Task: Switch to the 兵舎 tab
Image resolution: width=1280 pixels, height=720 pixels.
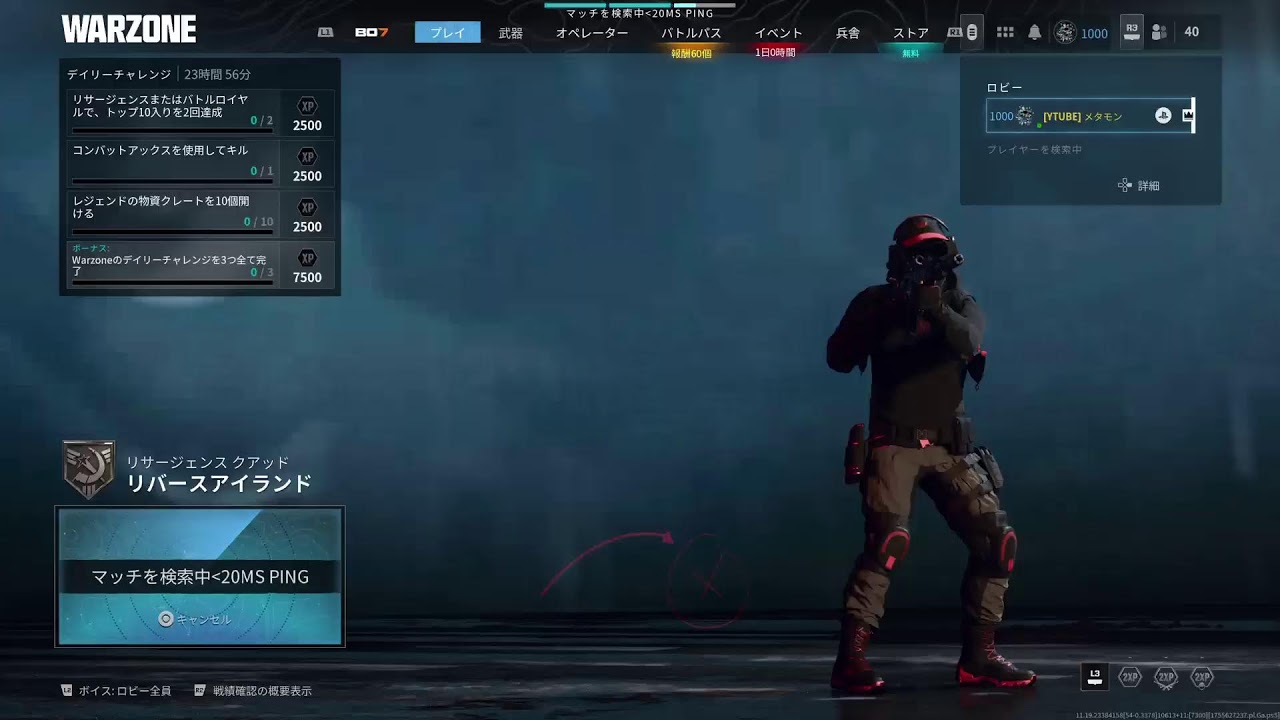Action: point(847,33)
